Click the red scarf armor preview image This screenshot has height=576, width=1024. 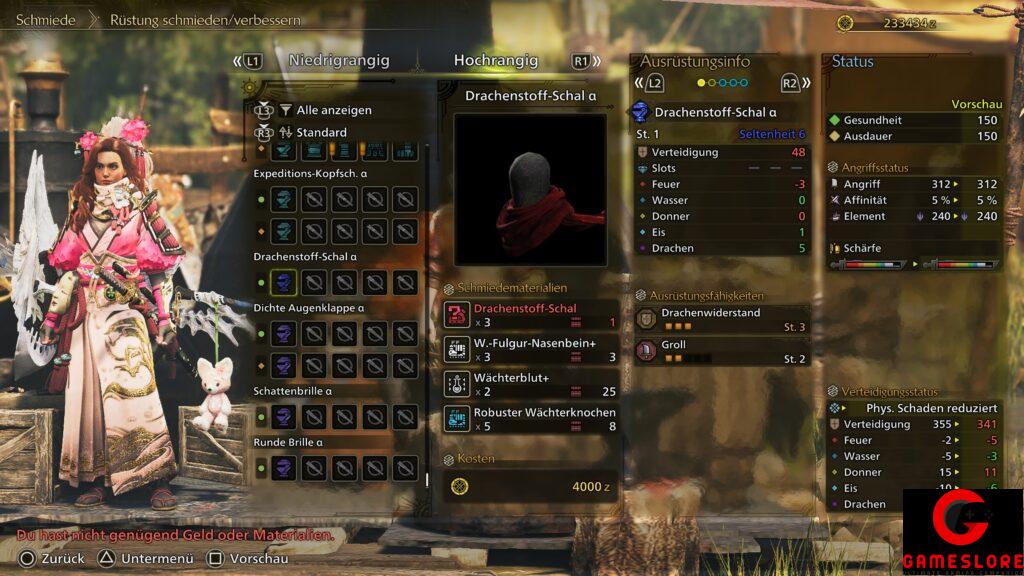pyautogui.click(x=530, y=190)
